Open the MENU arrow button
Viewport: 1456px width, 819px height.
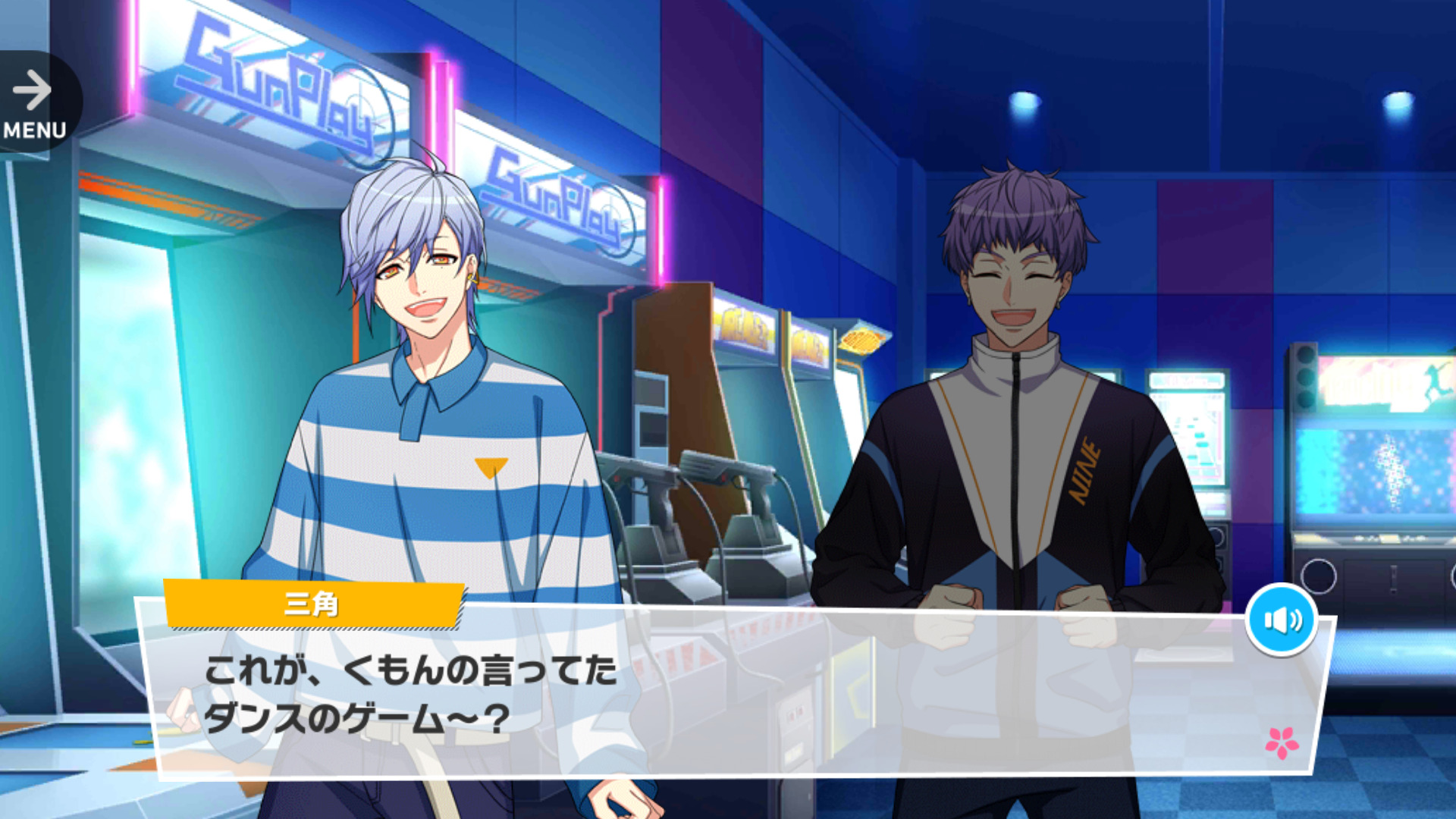(x=34, y=102)
